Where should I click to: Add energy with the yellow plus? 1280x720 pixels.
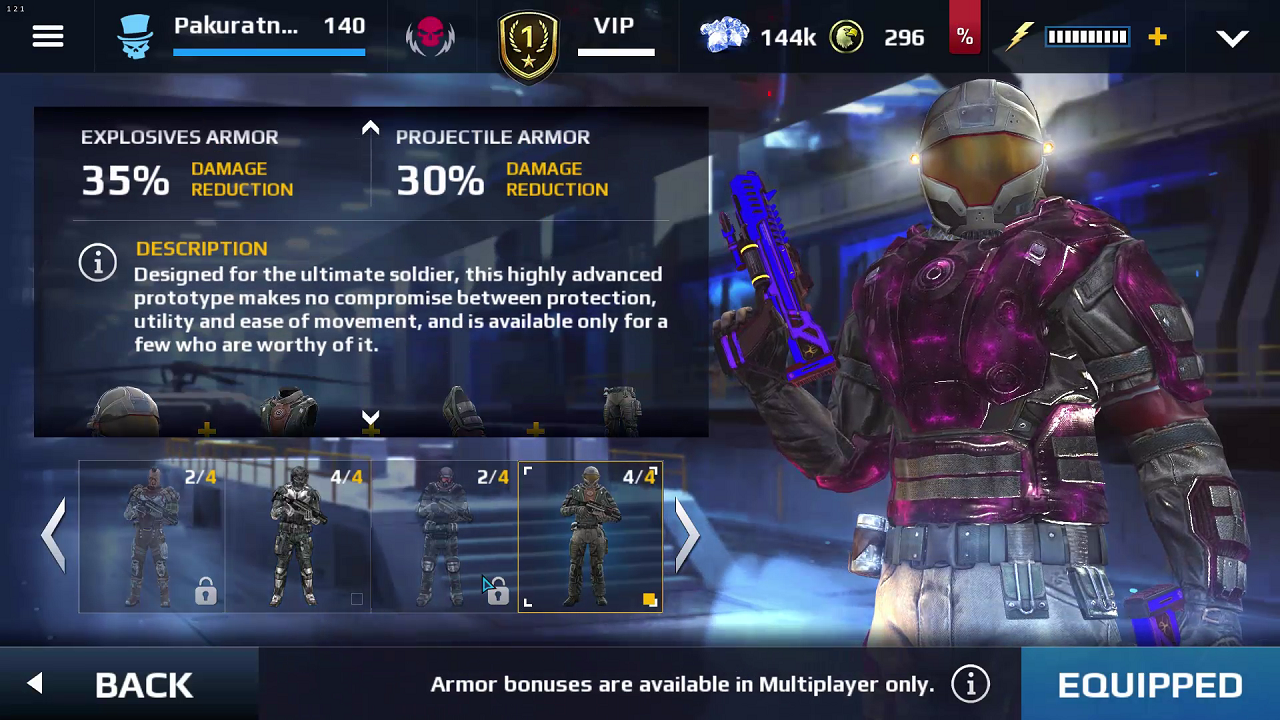pyautogui.click(x=1157, y=37)
